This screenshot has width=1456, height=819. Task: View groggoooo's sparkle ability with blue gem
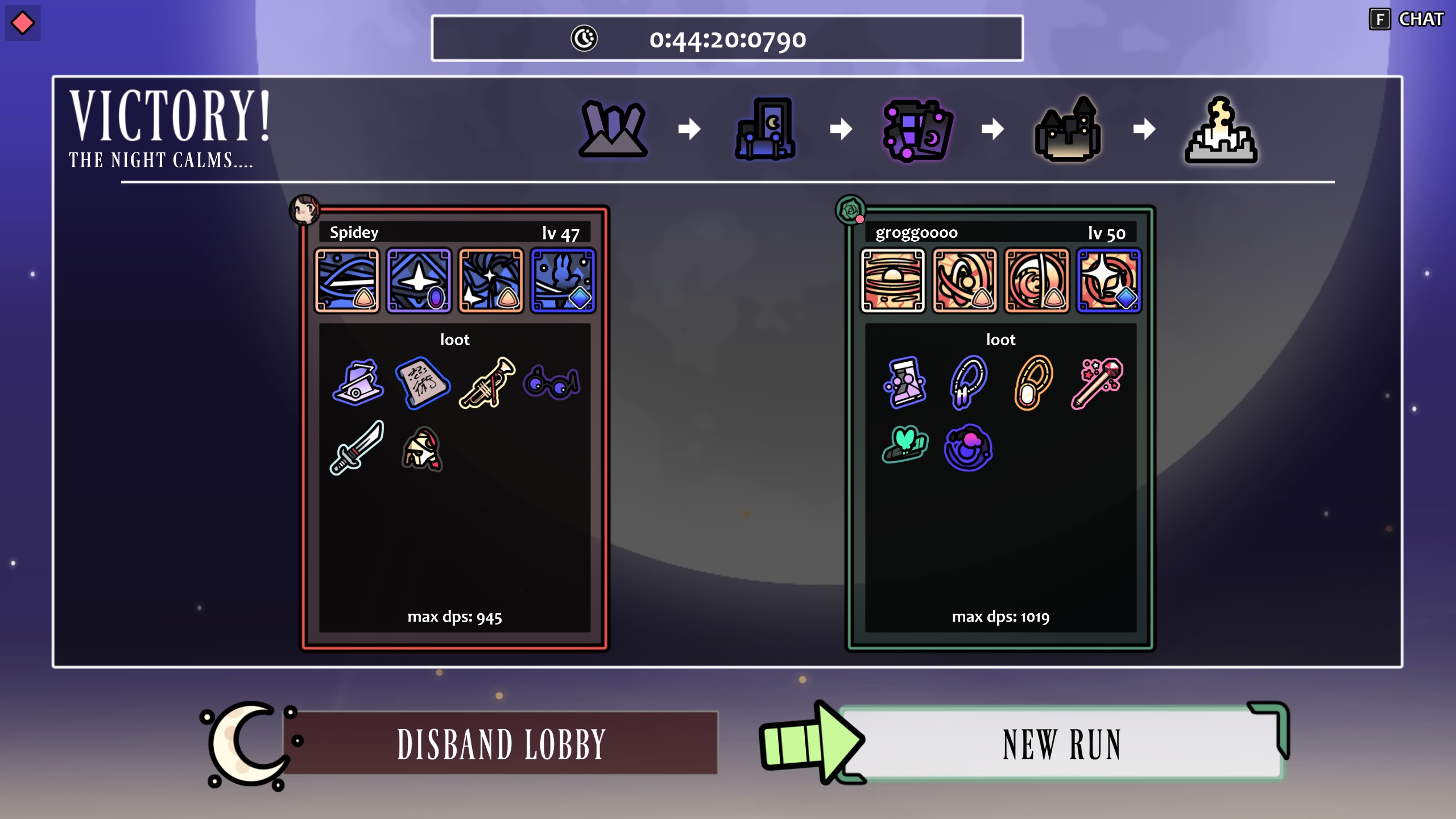click(1108, 280)
